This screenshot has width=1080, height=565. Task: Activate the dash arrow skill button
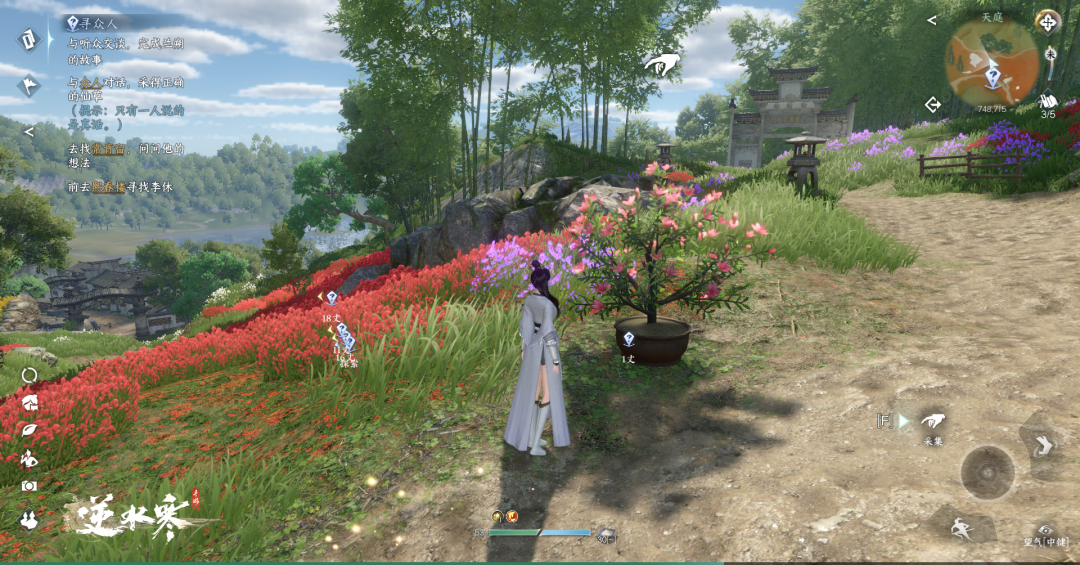[1043, 444]
